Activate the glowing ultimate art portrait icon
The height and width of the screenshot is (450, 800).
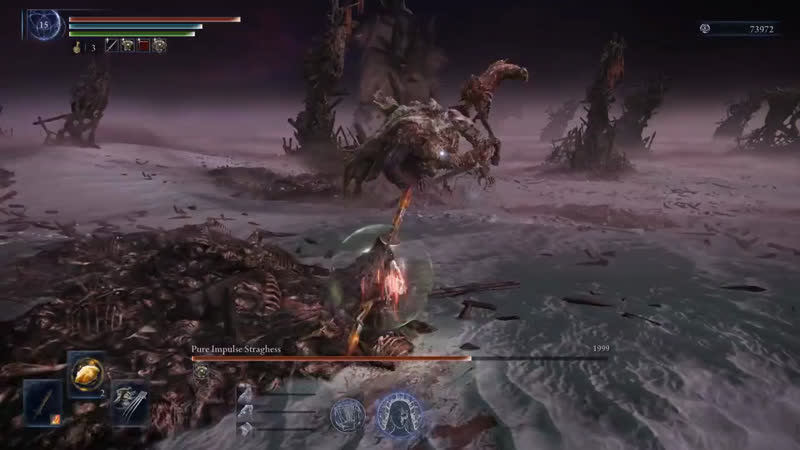coord(398,411)
